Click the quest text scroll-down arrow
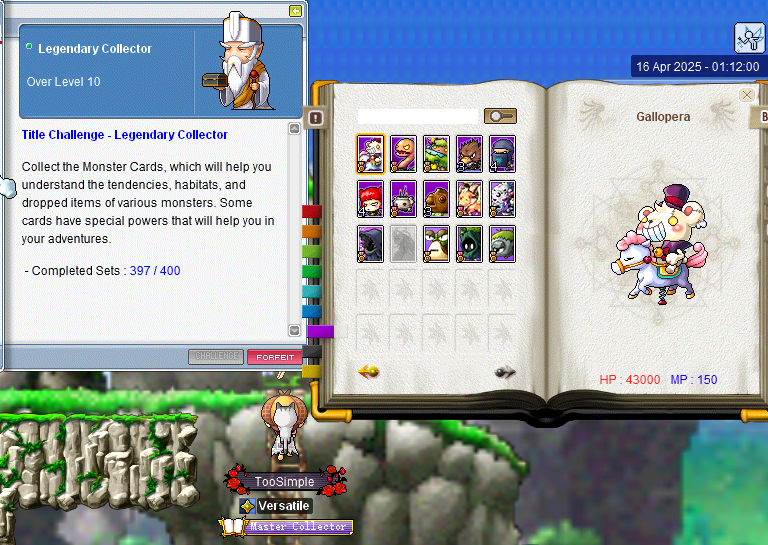768x545 pixels. (x=294, y=330)
